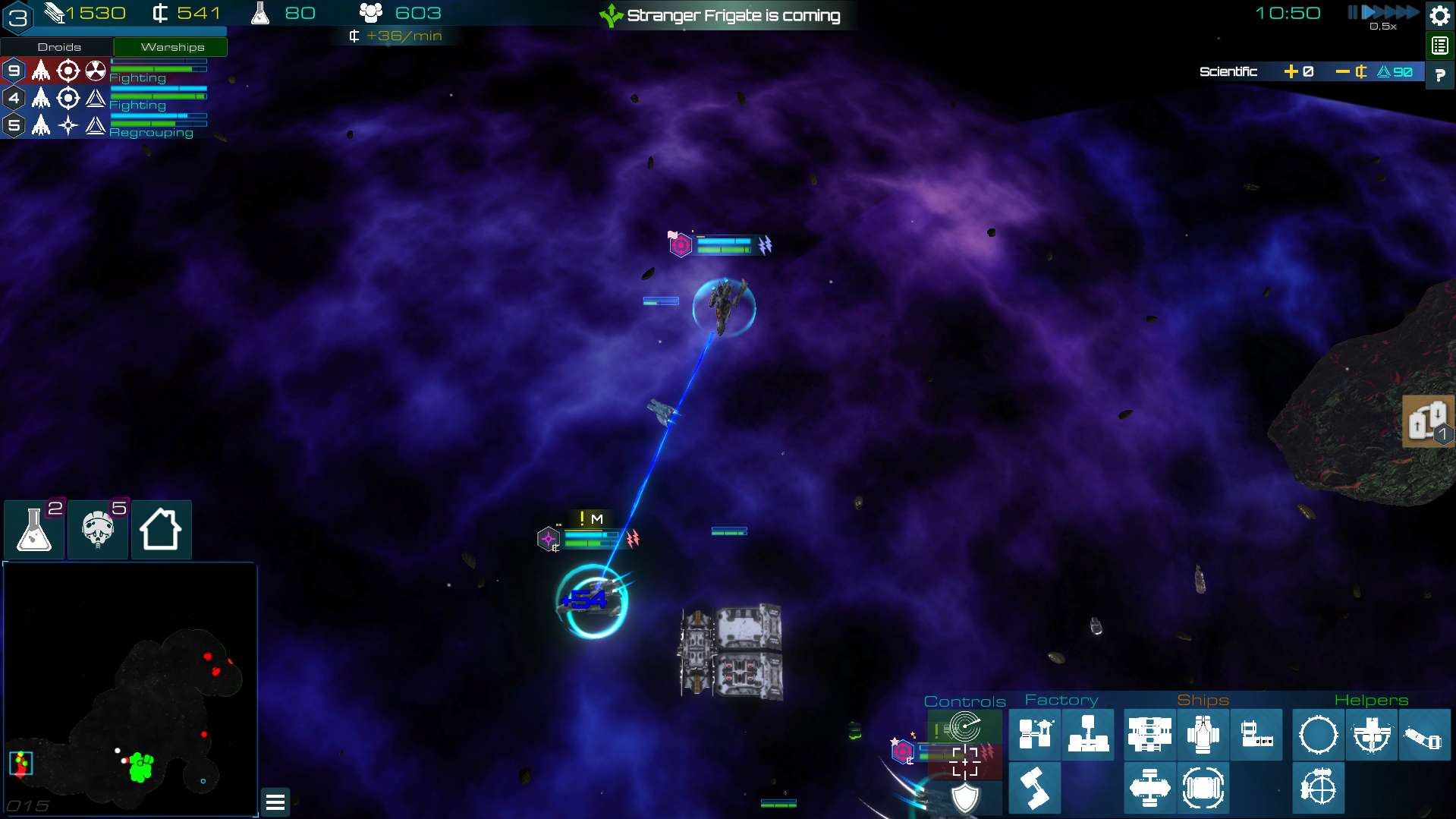1456x819 pixels.
Task: Click the plus button on the Scientific bar
Action: (x=1292, y=71)
